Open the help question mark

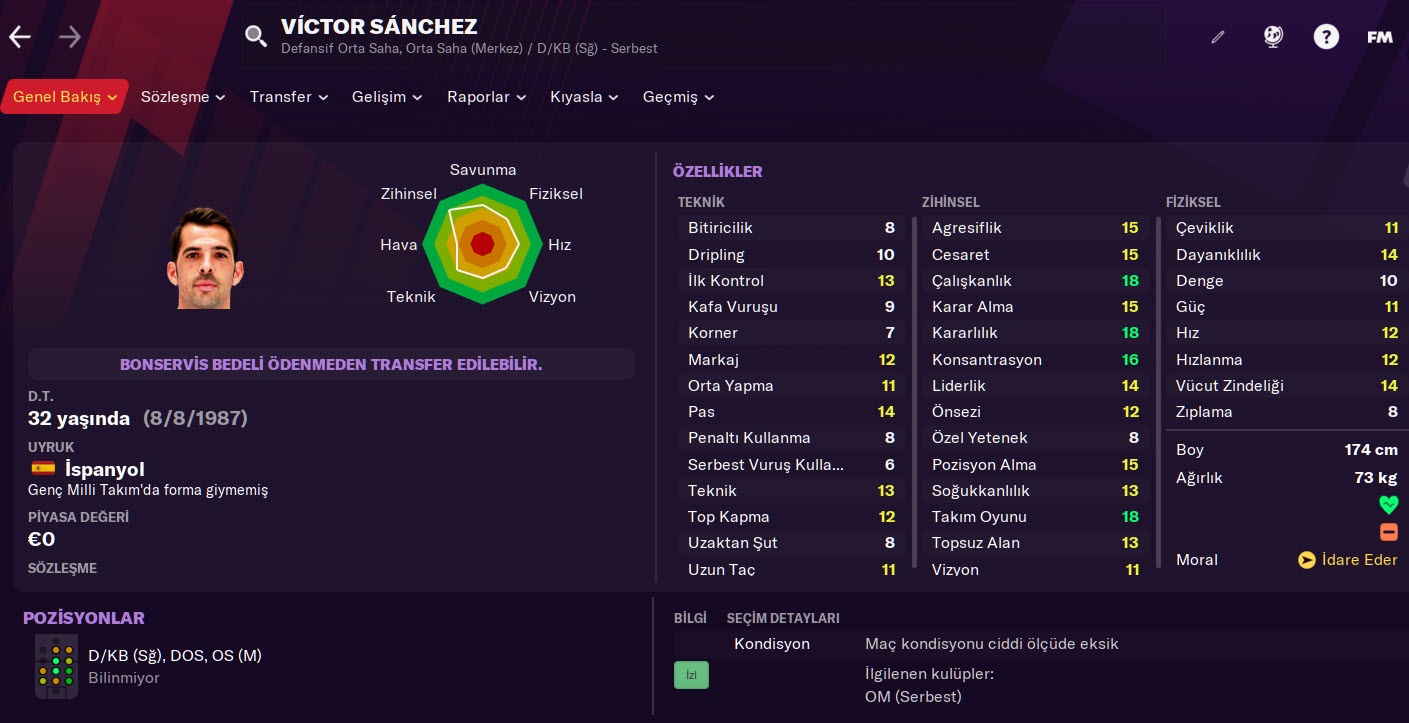[1326, 38]
